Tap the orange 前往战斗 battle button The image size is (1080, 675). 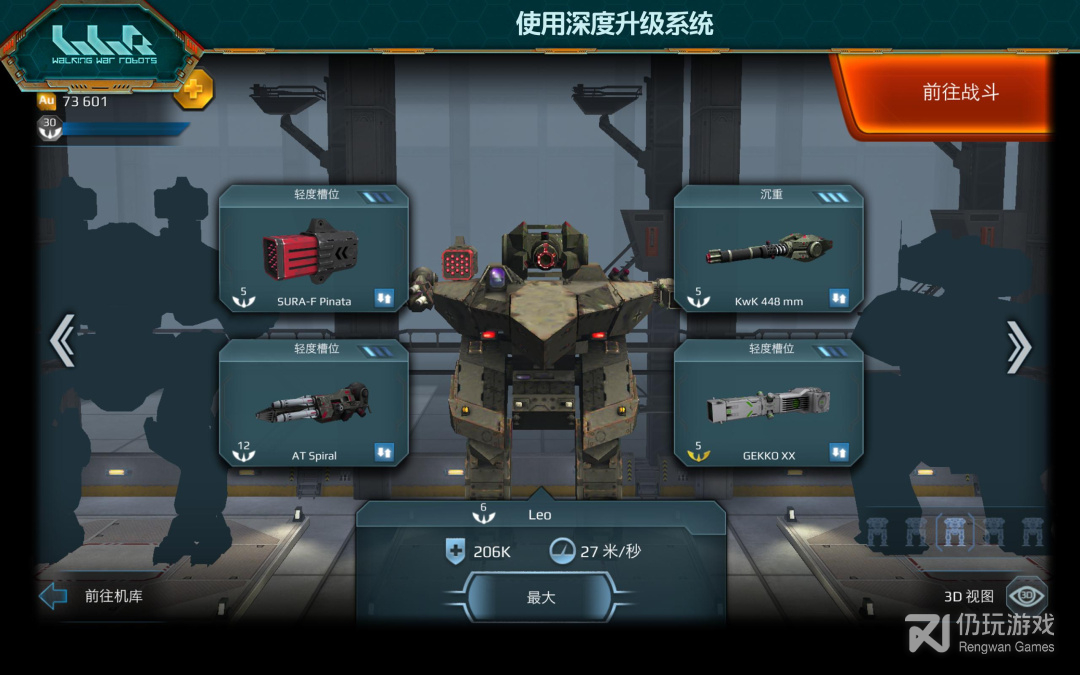959,93
